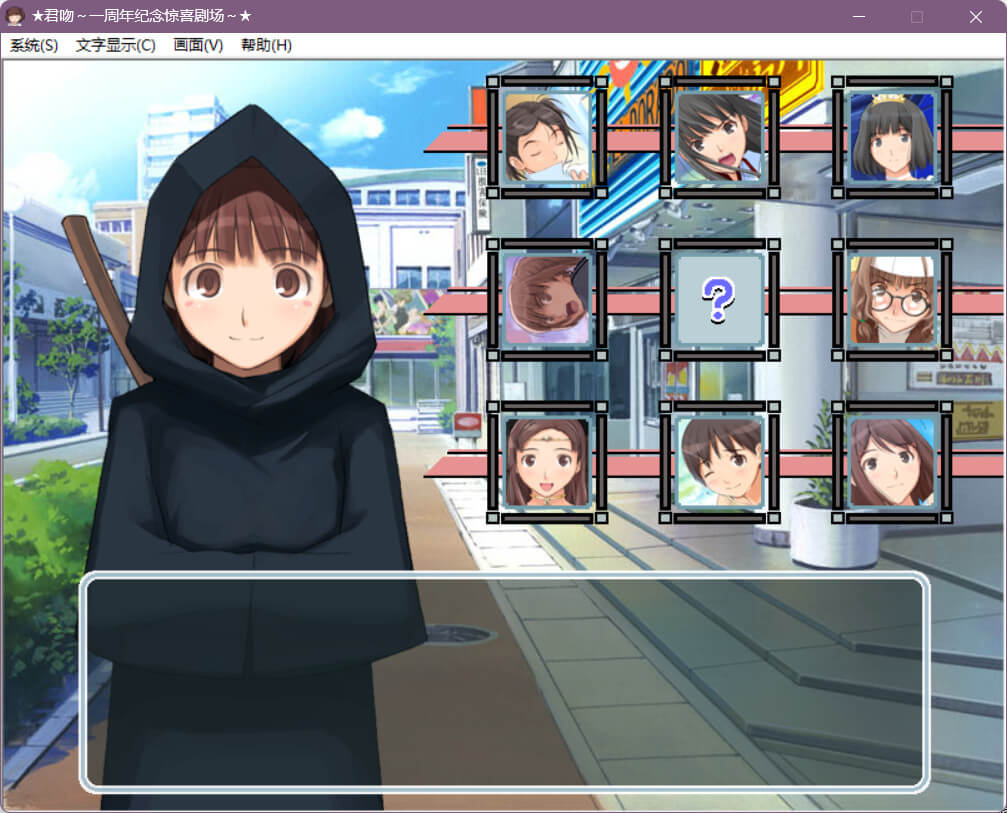This screenshot has height=813, width=1007.
Task: Open the 系统(S) menu
Action: (34, 46)
